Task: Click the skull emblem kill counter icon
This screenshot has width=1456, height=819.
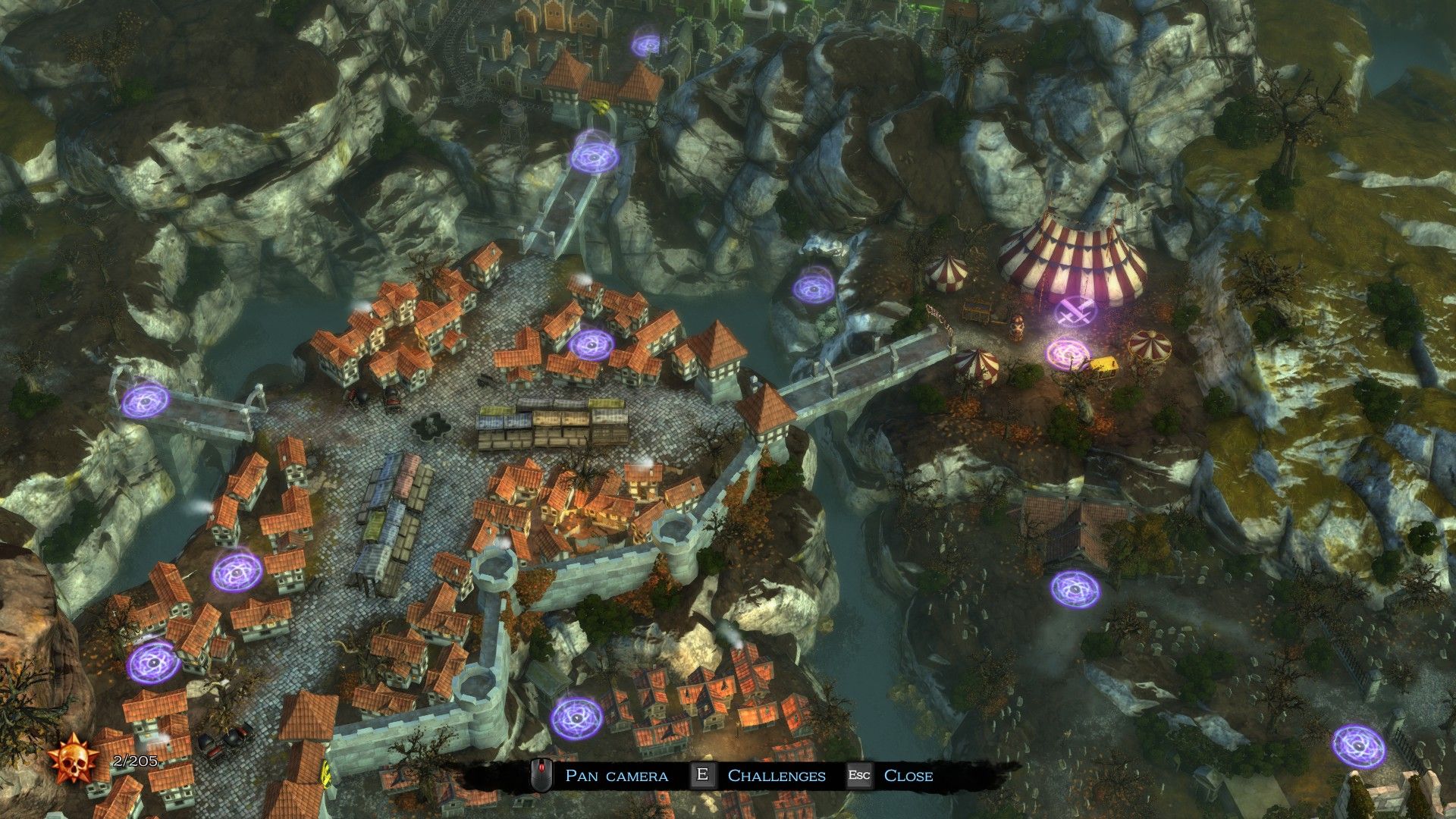Action: (x=75, y=761)
